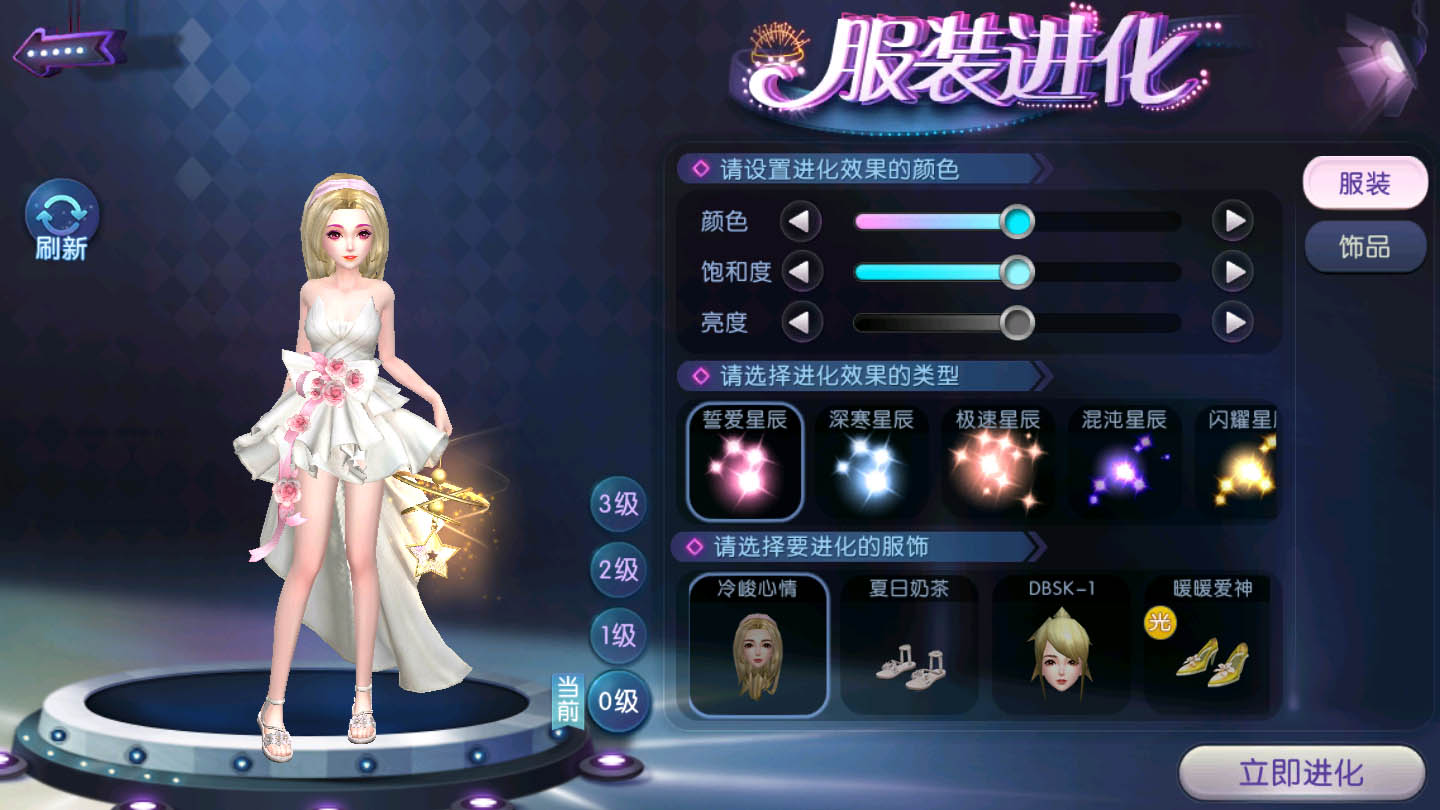Click the 2级 level button
This screenshot has height=810, width=1440.
[x=617, y=571]
